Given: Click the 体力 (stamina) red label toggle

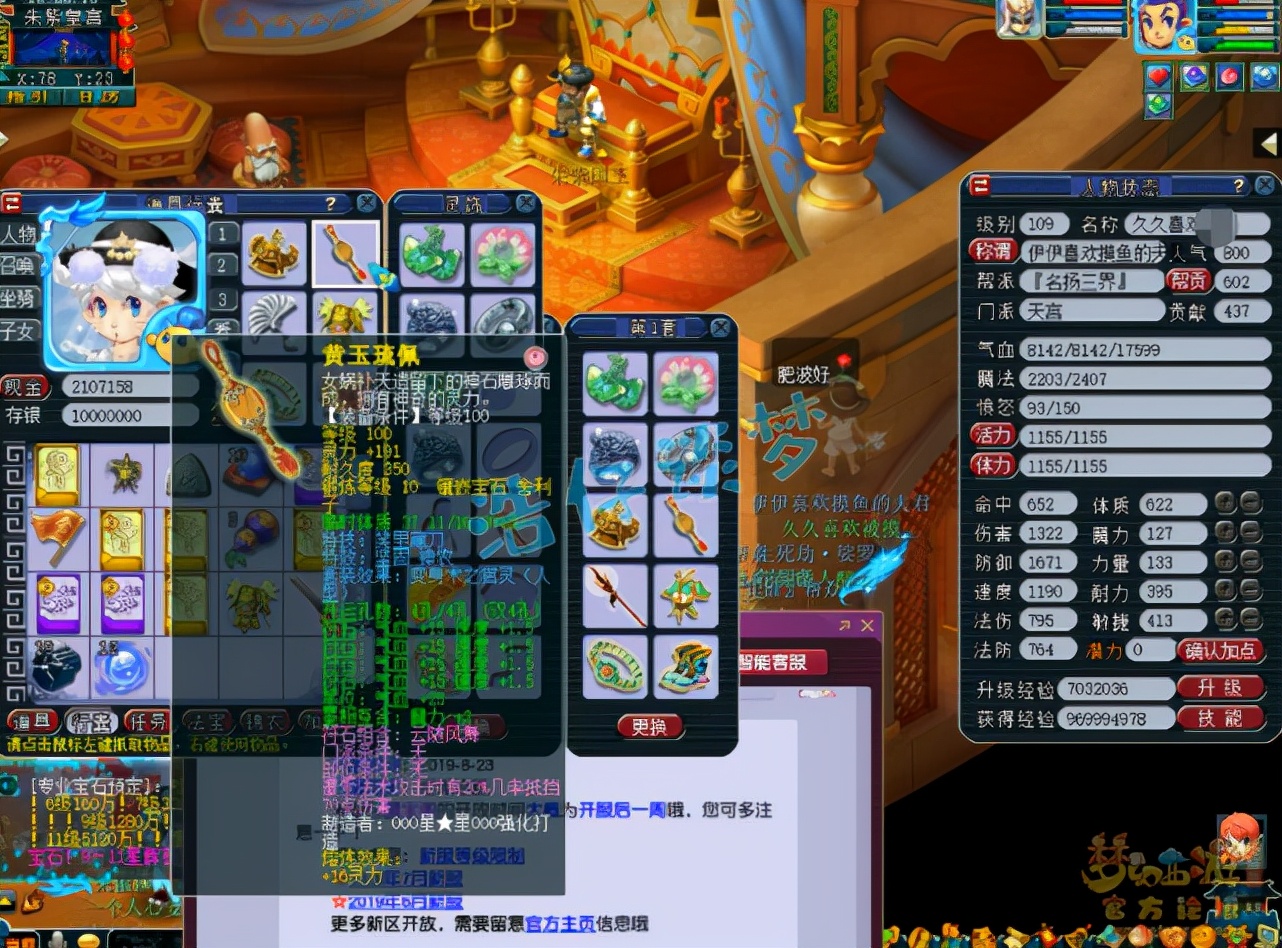Looking at the screenshot, I should (x=993, y=465).
